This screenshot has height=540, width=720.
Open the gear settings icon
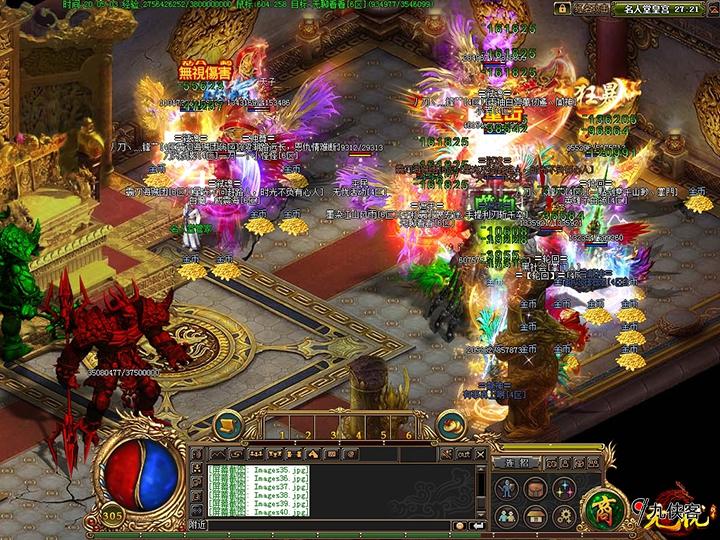[x=563, y=515]
